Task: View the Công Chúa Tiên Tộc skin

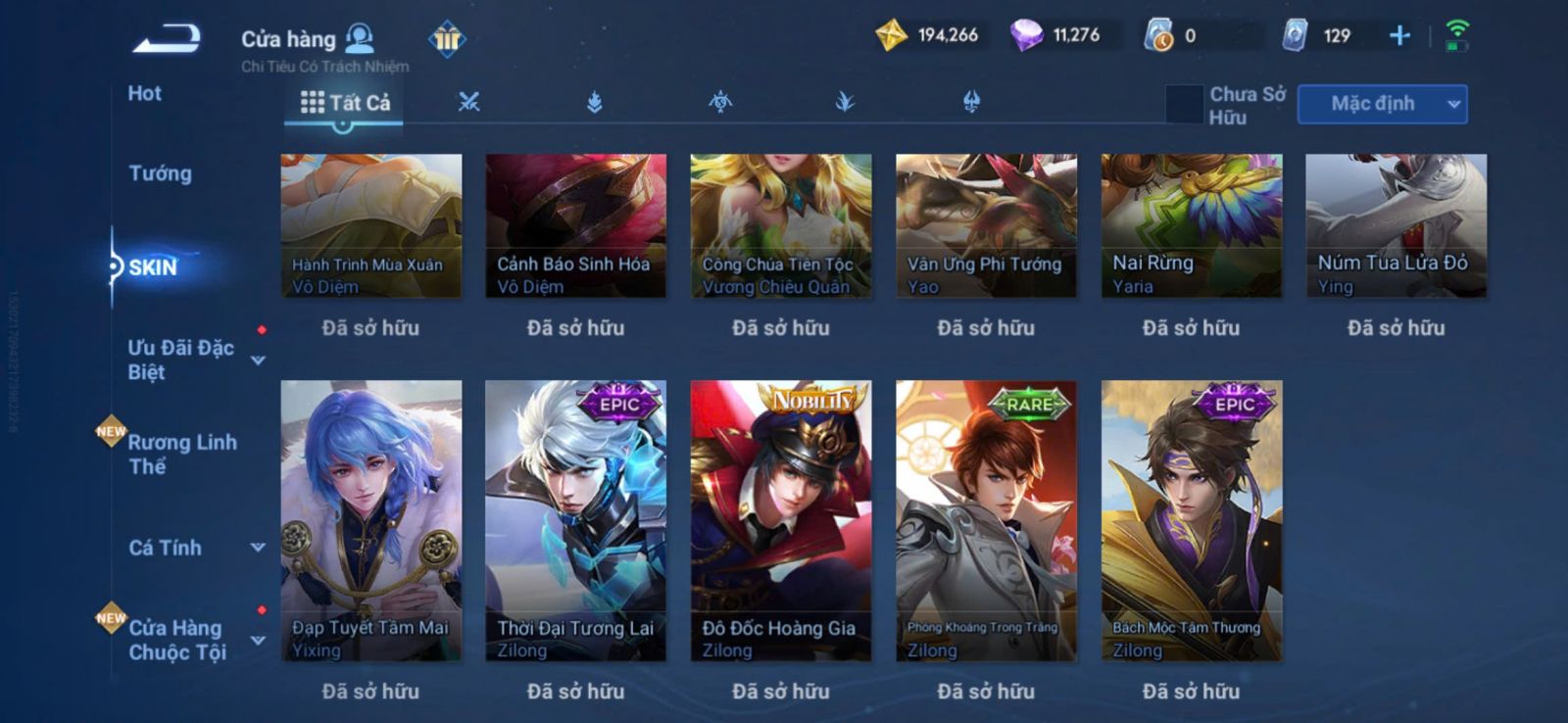Action: 780,225
